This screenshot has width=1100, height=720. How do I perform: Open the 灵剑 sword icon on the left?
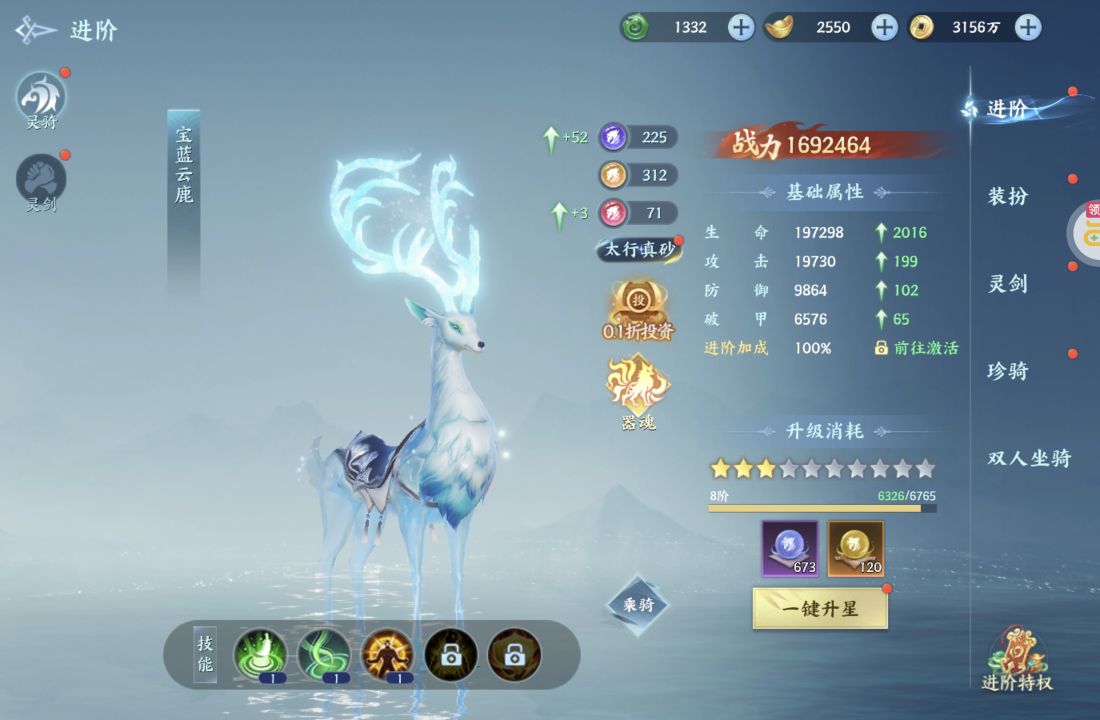tap(41, 182)
